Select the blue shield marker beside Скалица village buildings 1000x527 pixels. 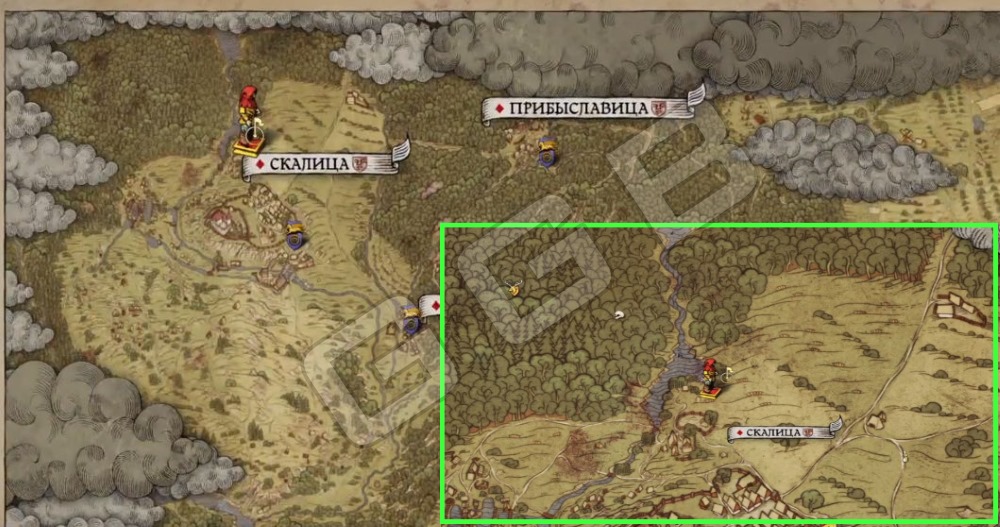[294, 236]
